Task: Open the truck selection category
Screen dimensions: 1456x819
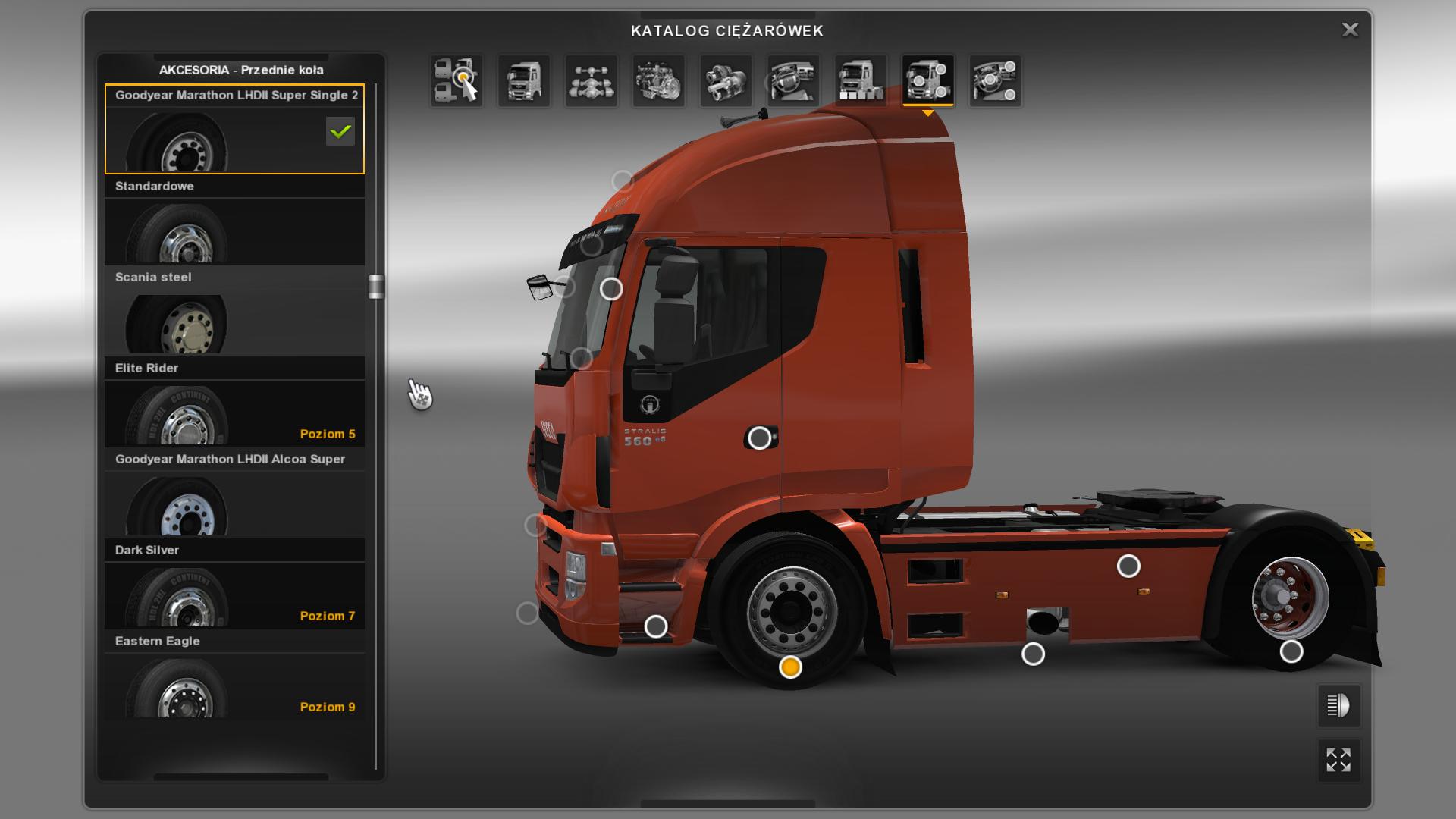Action: [x=457, y=80]
